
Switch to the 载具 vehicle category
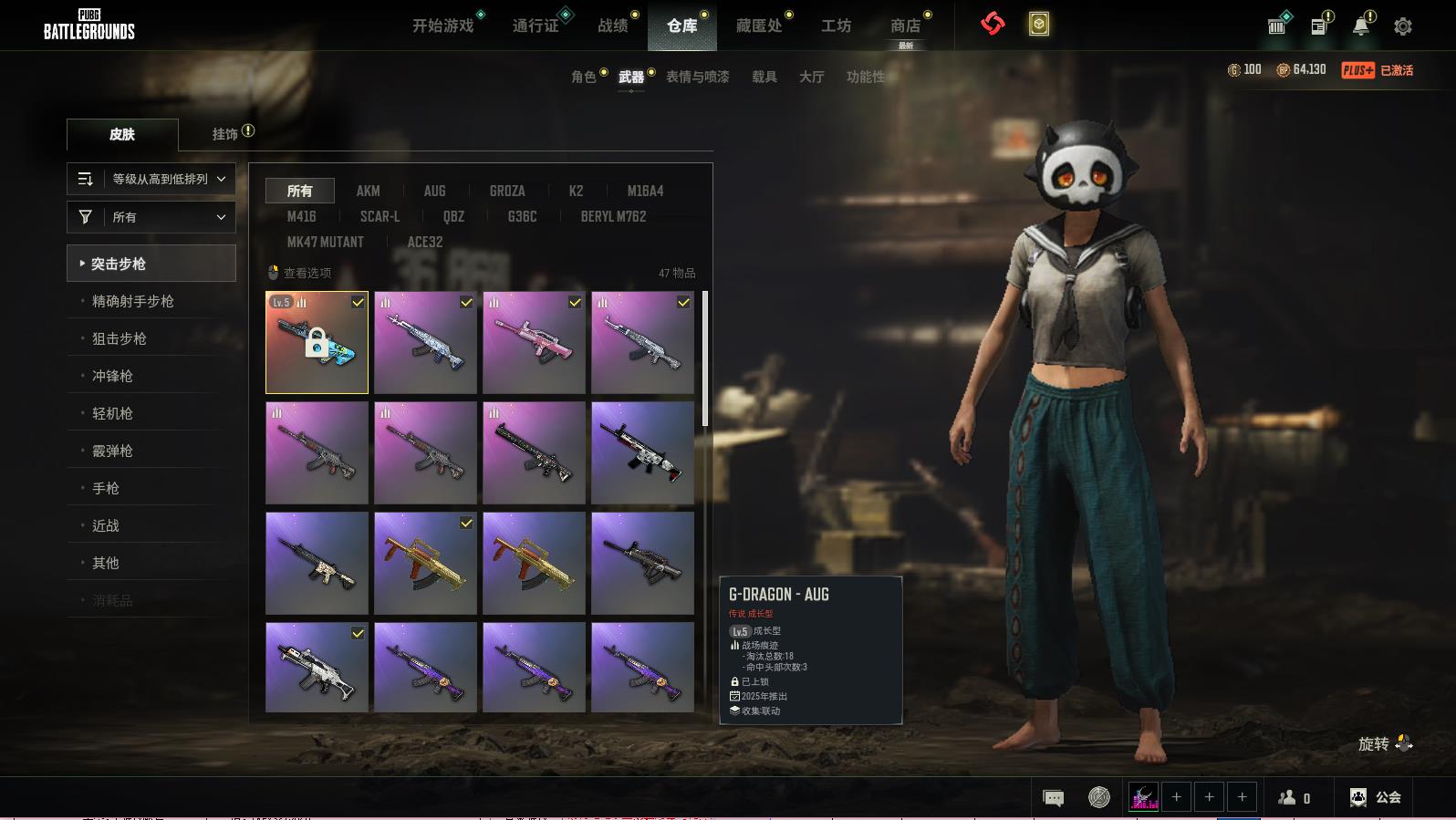[x=764, y=77]
